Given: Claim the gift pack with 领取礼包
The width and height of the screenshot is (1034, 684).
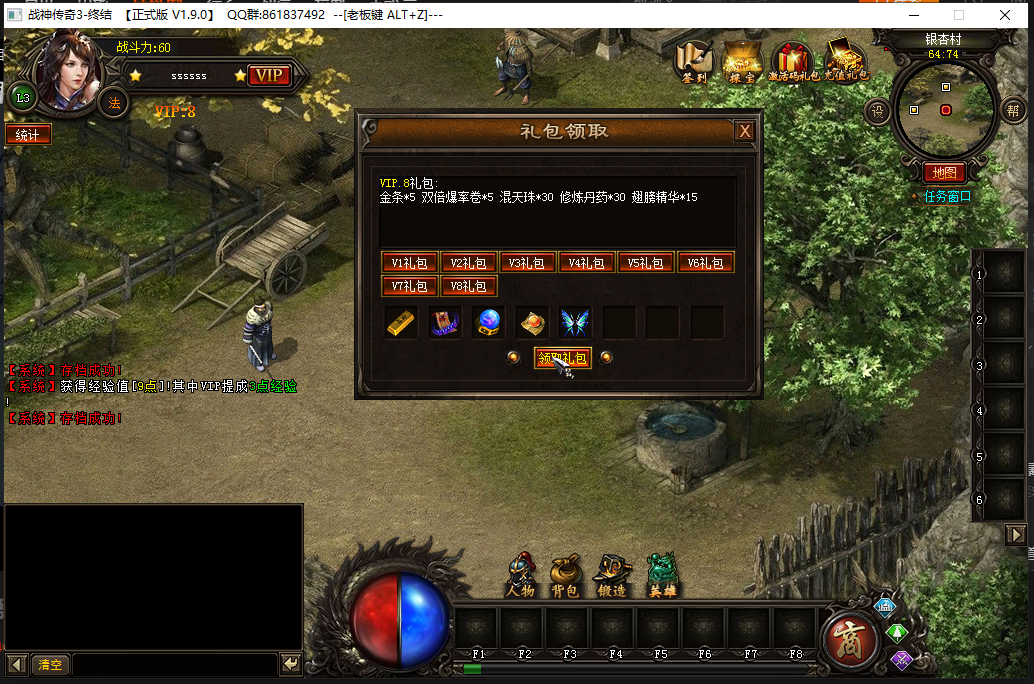Looking at the screenshot, I should (562, 358).
